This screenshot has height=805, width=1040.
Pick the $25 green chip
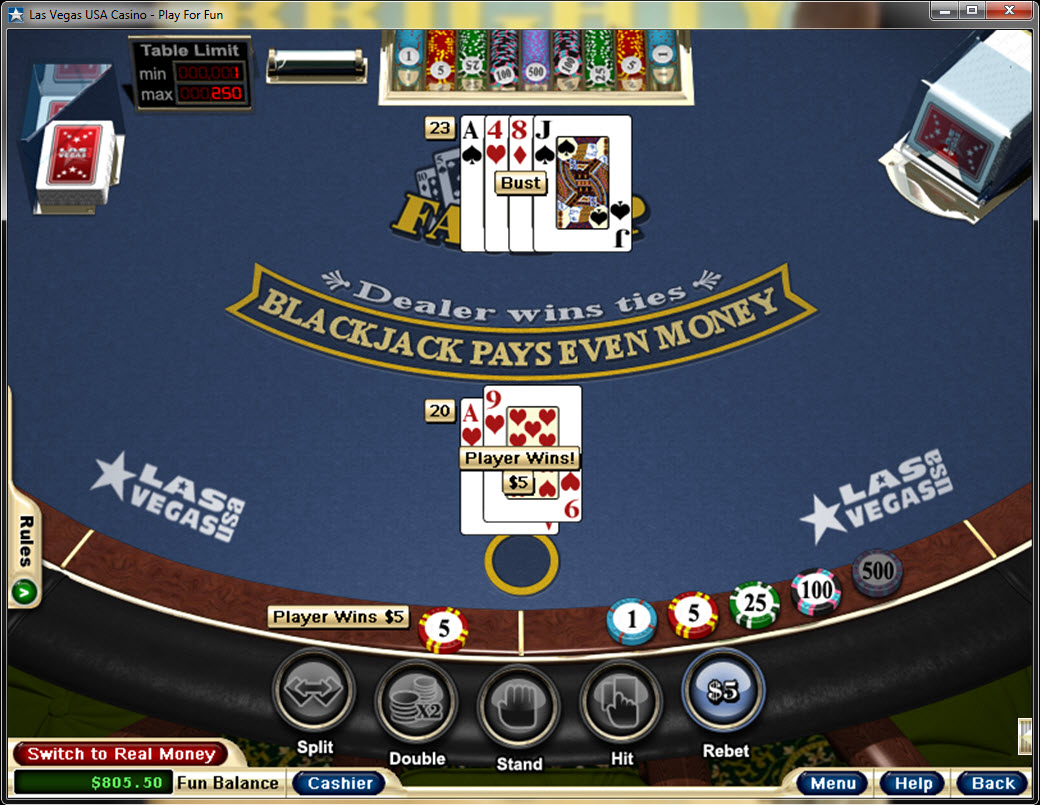tap(754, 606)
